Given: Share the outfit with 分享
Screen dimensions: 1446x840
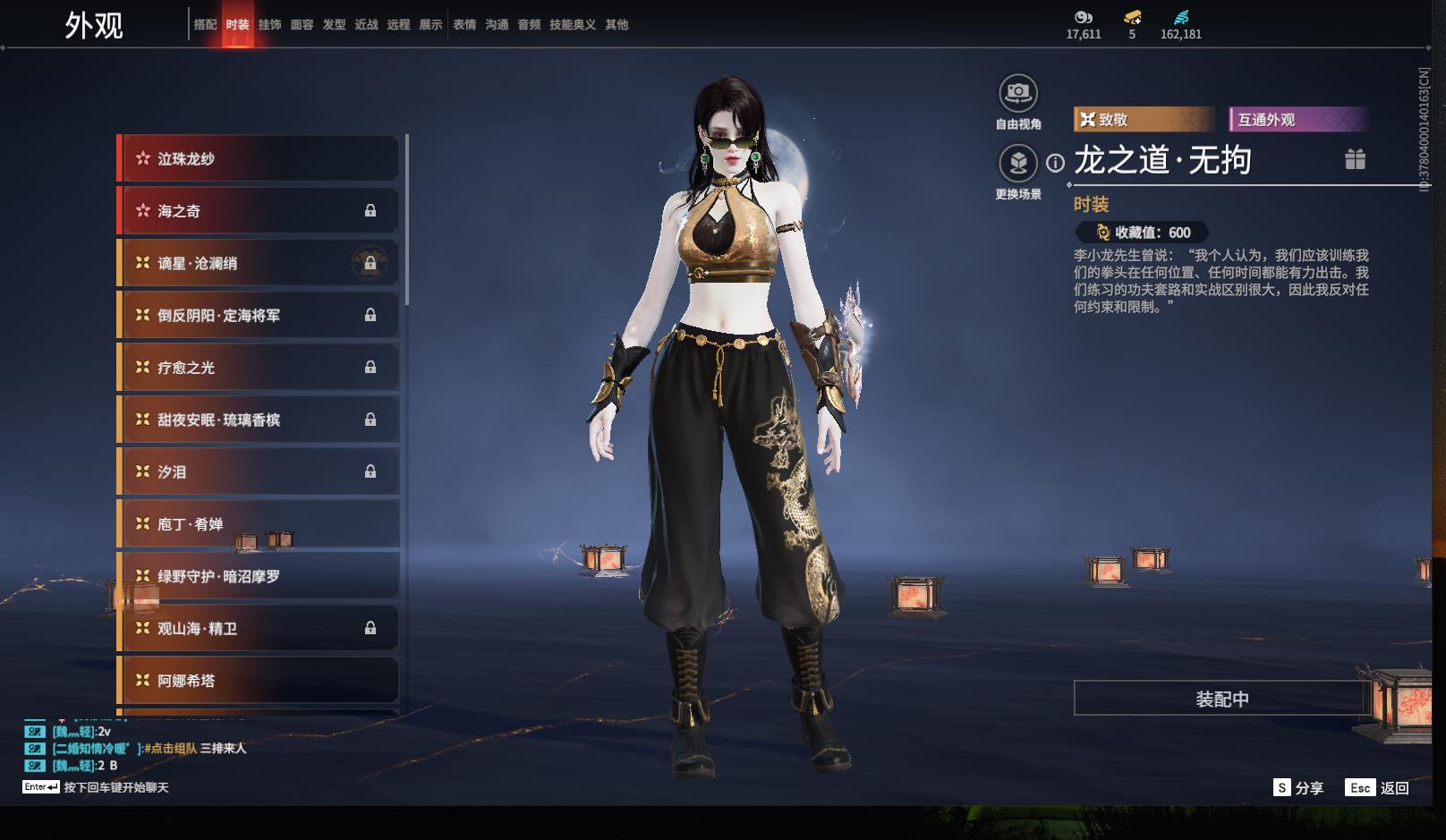Looking at the screenshot, I should pos(1298,787).
